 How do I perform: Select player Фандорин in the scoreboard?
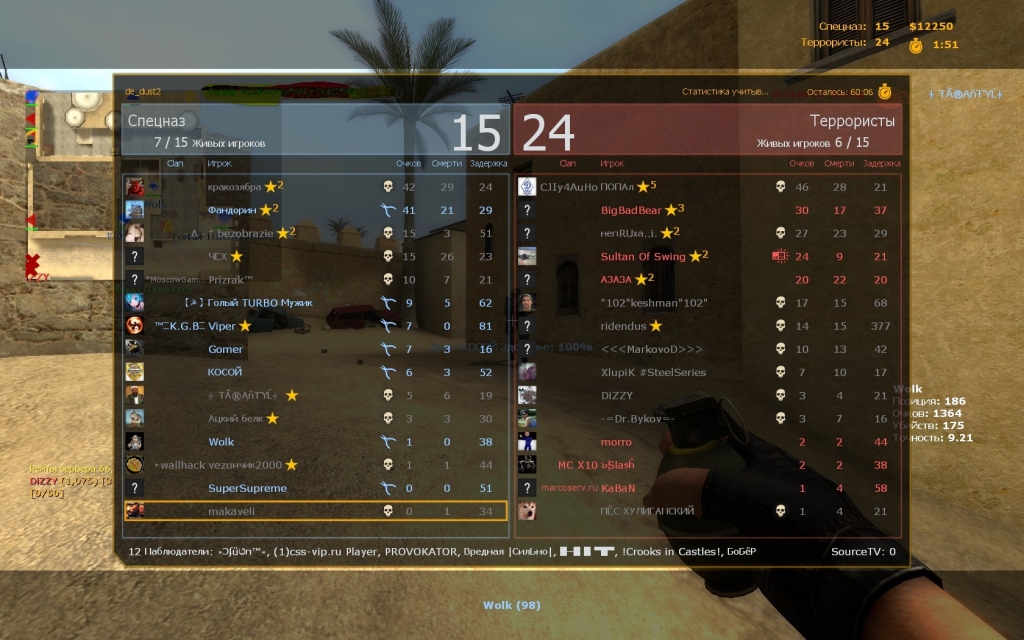click(x=234, y=210)
